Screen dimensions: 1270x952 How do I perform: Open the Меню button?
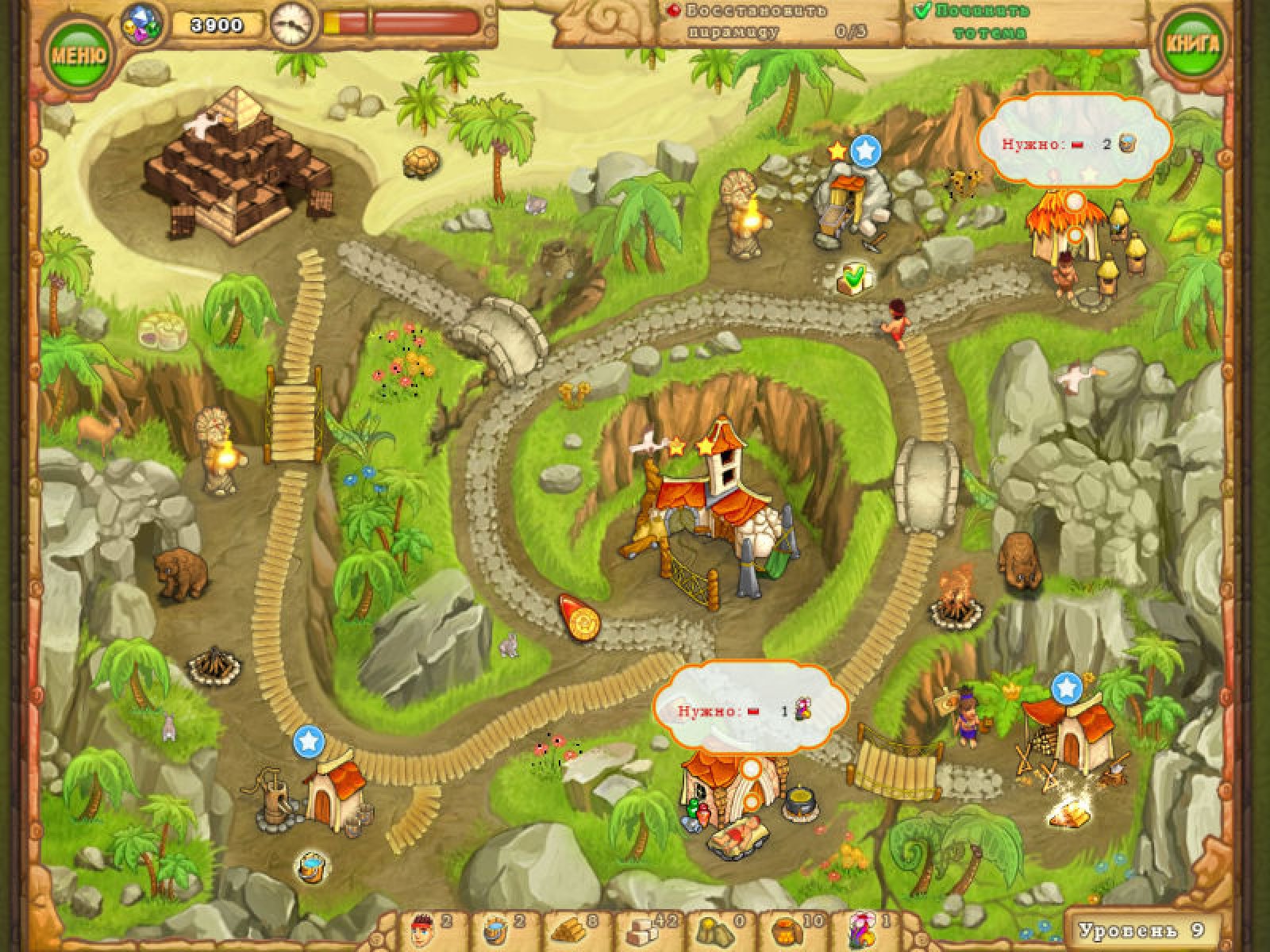click(x=78, y=54)
